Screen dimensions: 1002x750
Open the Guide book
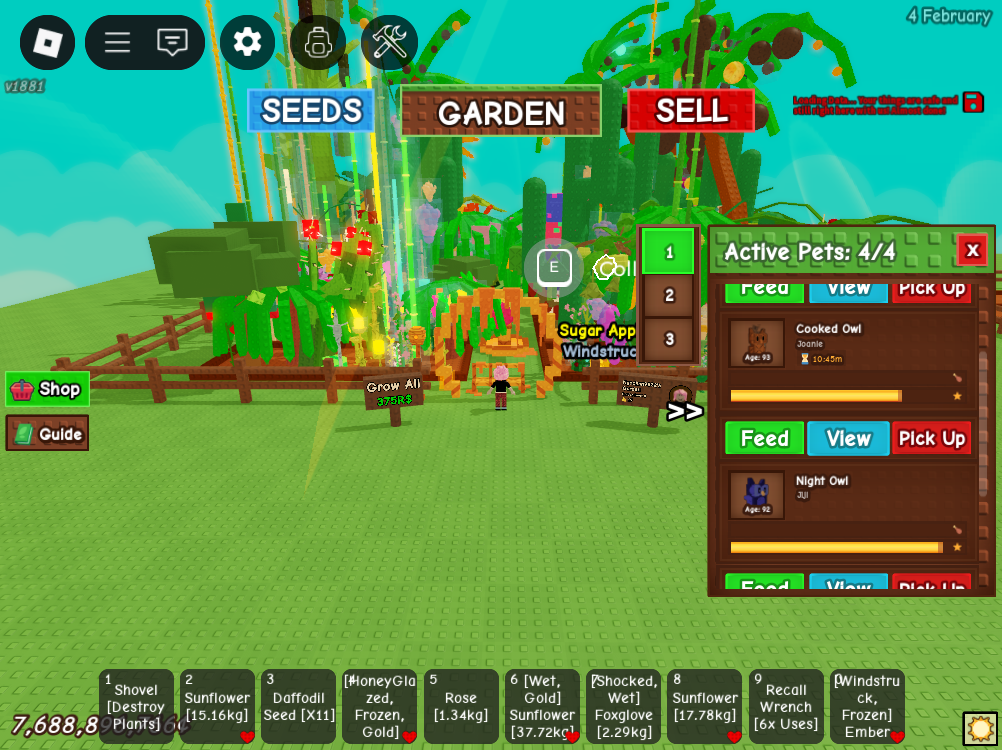(x=47, y=433)
